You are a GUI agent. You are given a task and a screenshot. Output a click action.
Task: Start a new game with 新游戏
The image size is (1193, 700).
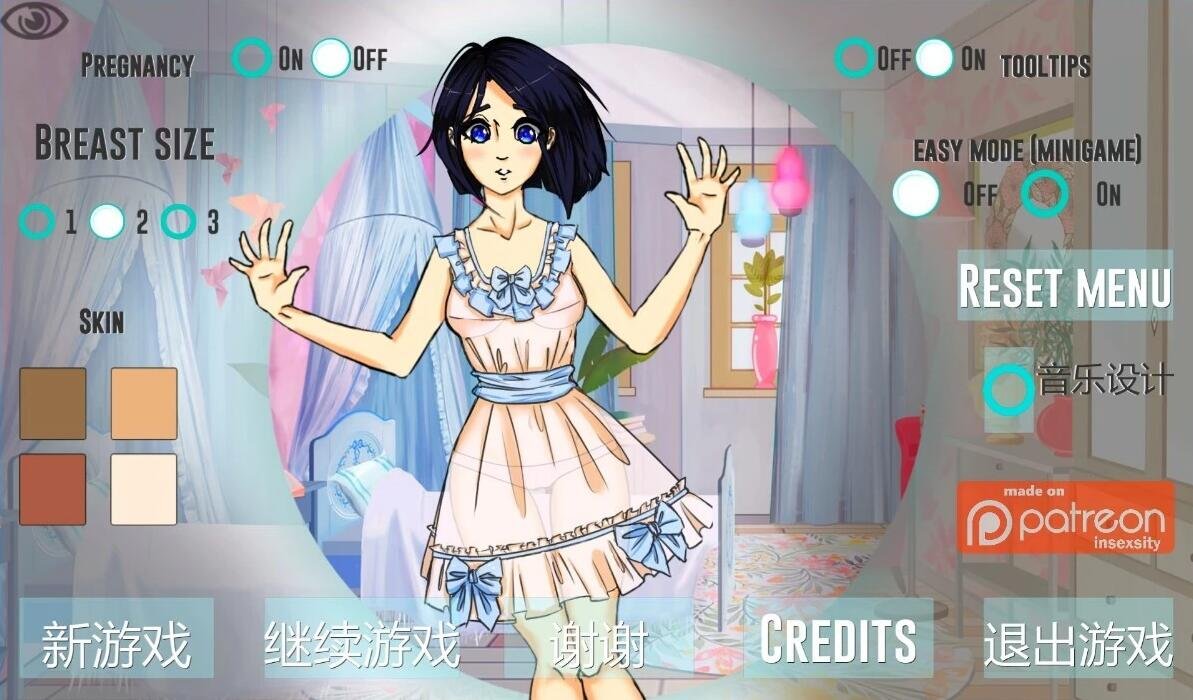pyautogui.click(x=116, y=643)
